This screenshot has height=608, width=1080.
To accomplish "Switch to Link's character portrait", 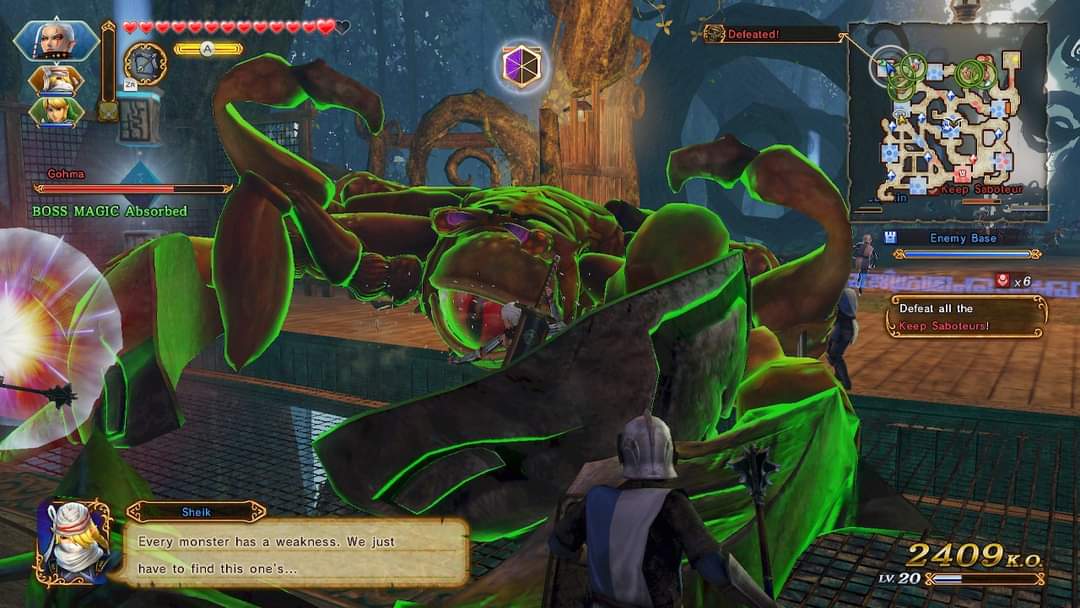I will point(56,111).
